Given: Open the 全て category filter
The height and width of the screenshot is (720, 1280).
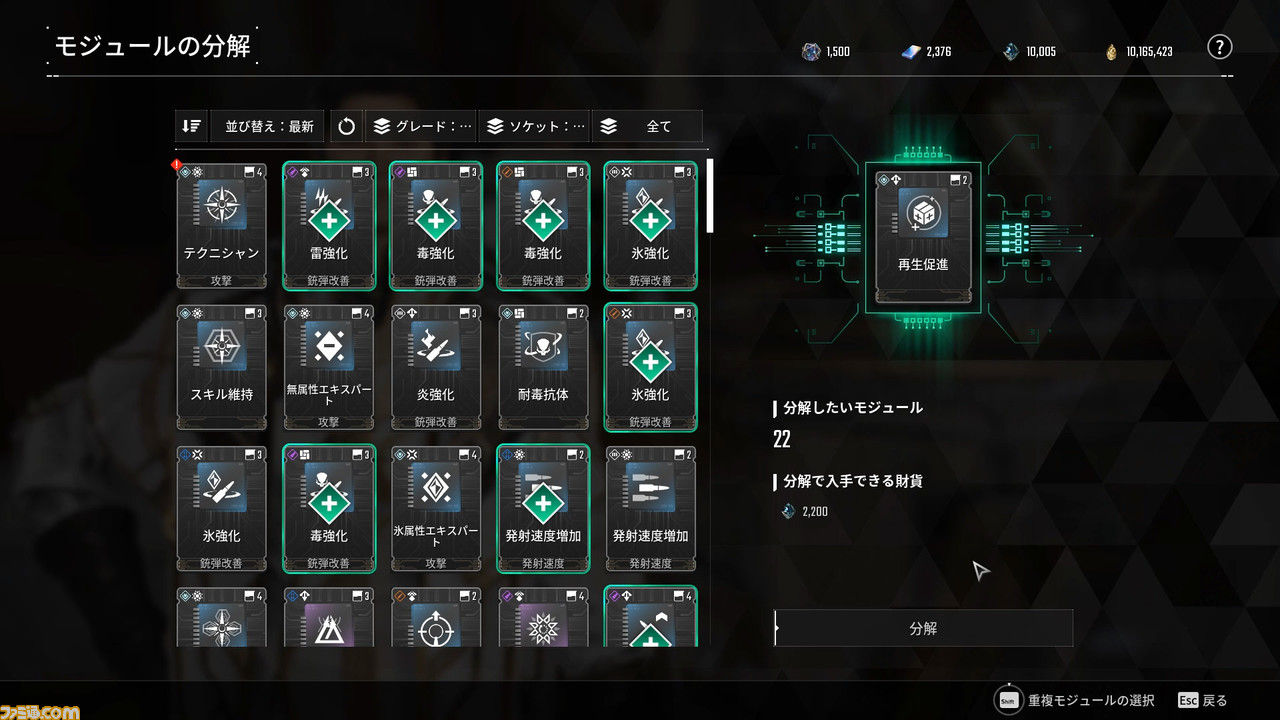Looking at the screenshot, I should click(647, 127).
